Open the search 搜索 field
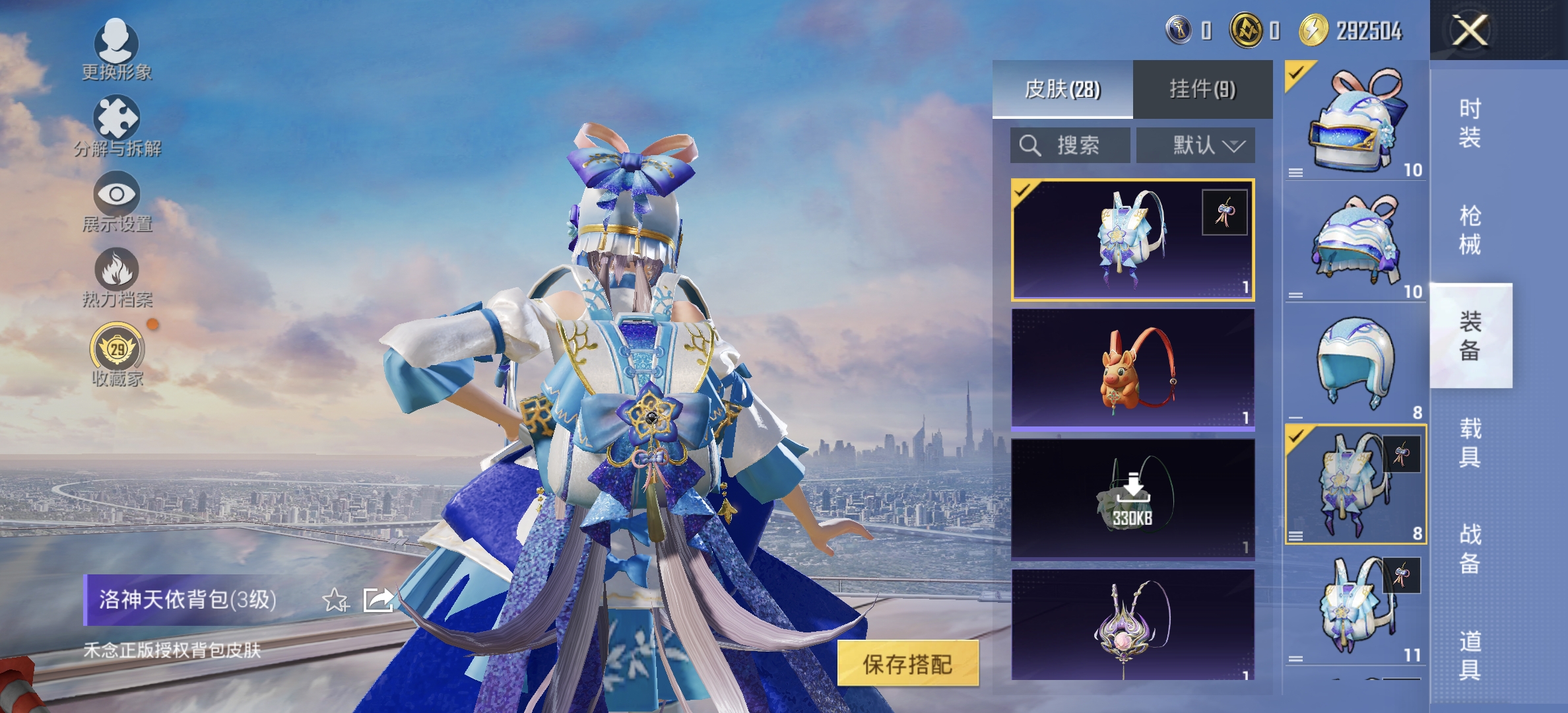Viewport: 1568px width, 713px height. [x=1069, y=145]
